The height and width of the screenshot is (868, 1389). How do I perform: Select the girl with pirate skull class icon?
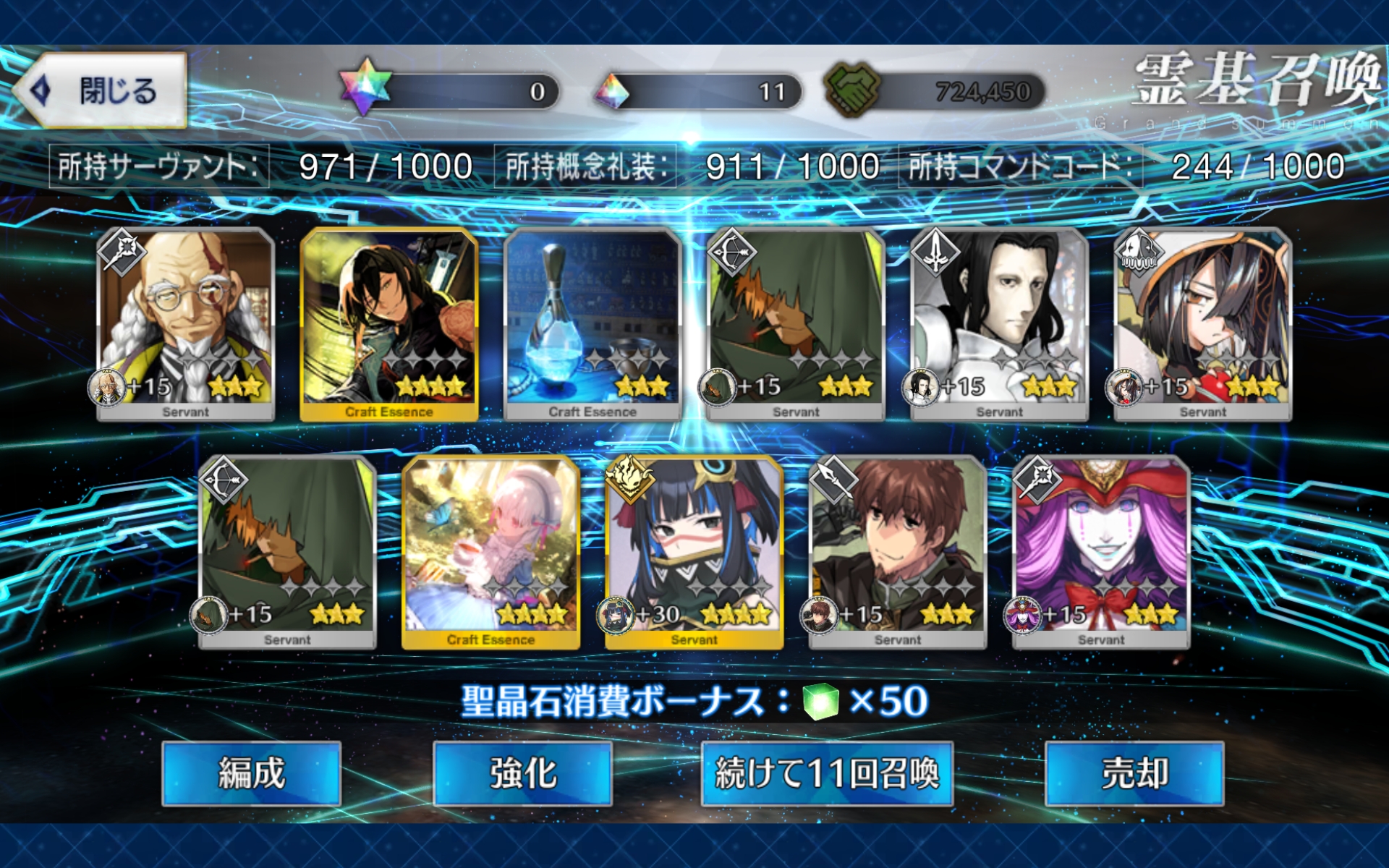coord(1202,323)
